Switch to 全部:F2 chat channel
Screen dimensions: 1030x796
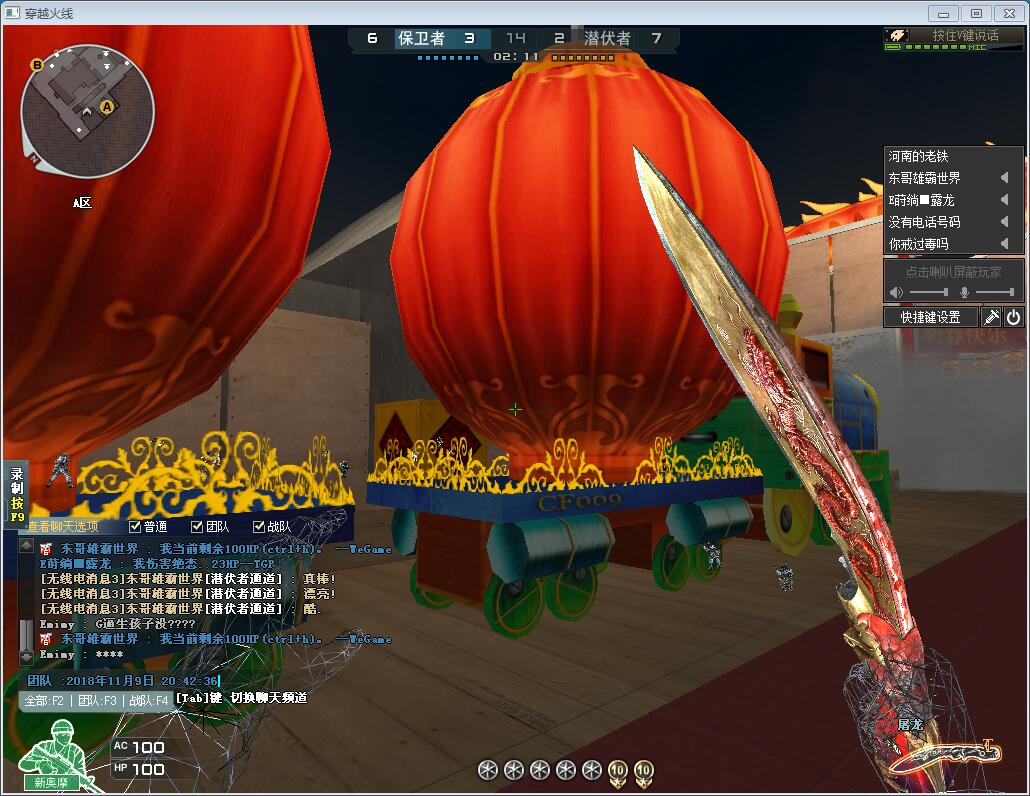(44, 700)
